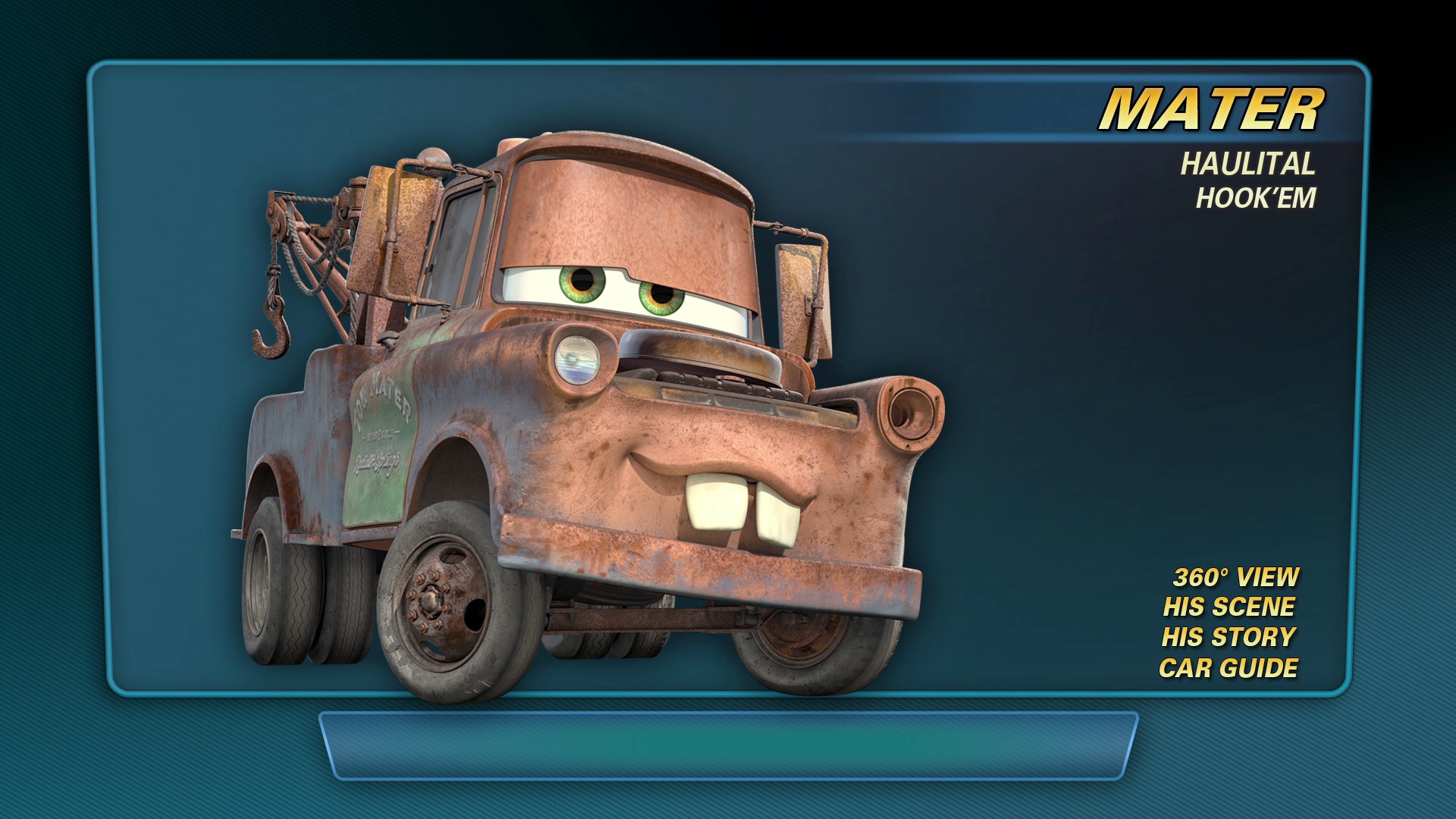
Task: Select the His Scene entry
Action: (1228, 607)
